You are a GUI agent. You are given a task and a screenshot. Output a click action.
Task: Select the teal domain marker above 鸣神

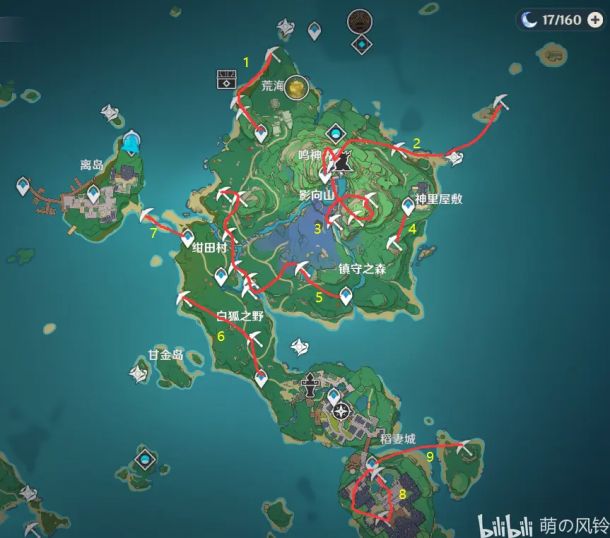[x=337, y=132]
